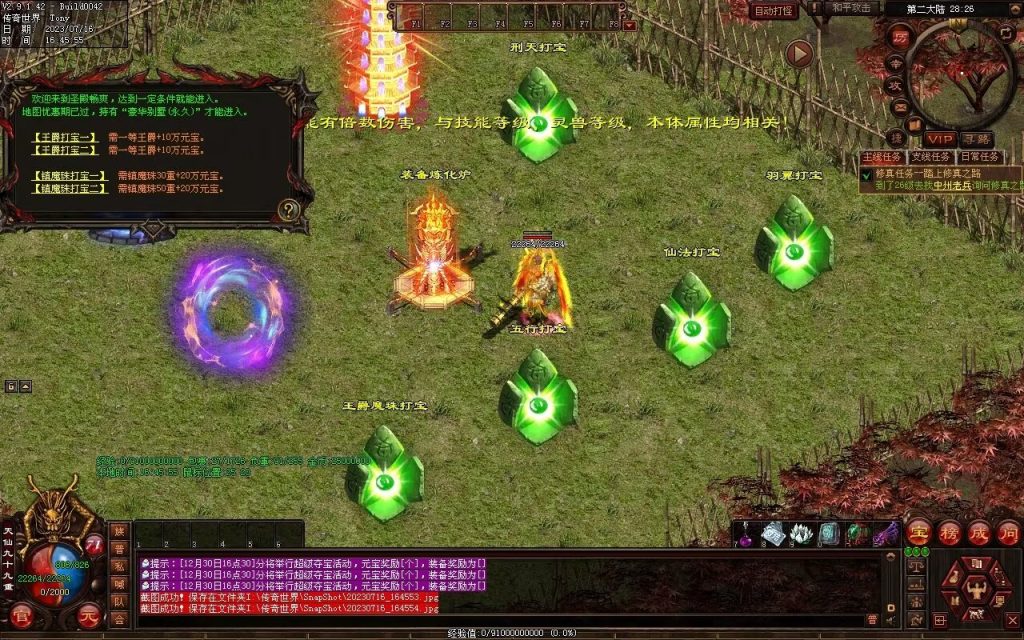Open the question mark help in dialogue

(x=289, y=210)
